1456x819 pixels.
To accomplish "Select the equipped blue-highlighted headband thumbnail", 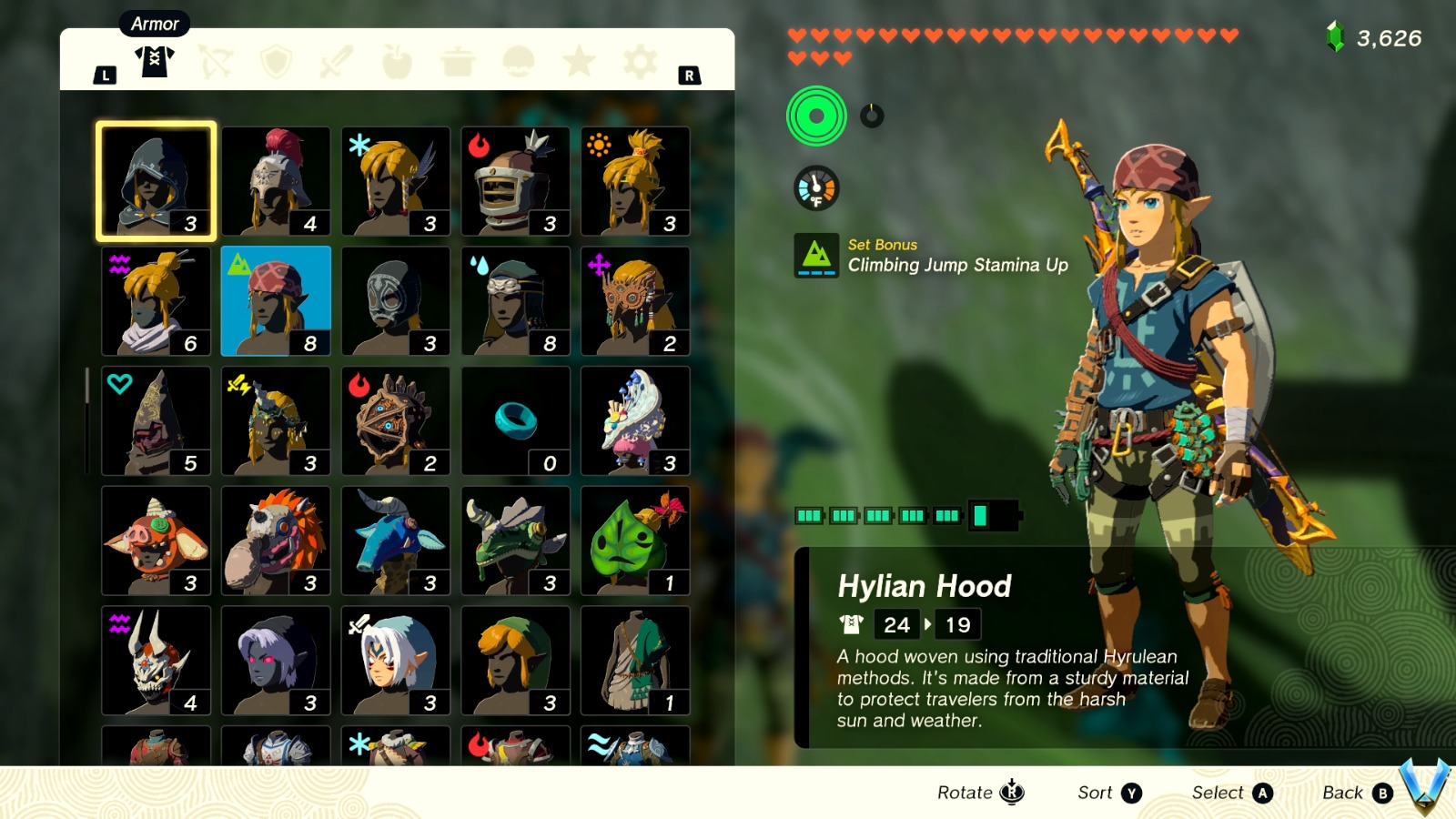I will pos(276,300).
